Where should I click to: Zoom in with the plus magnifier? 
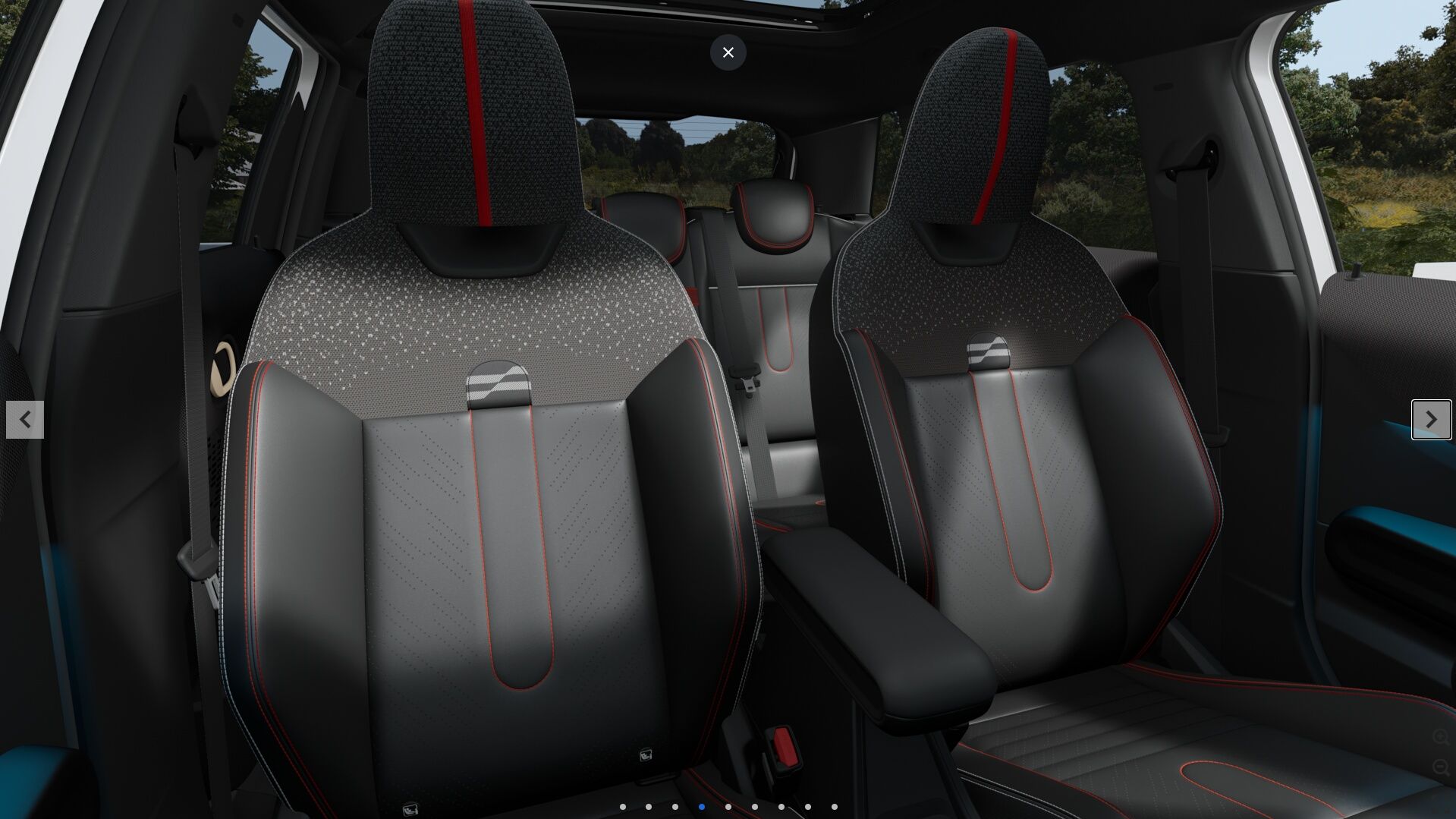(1440, 737)
